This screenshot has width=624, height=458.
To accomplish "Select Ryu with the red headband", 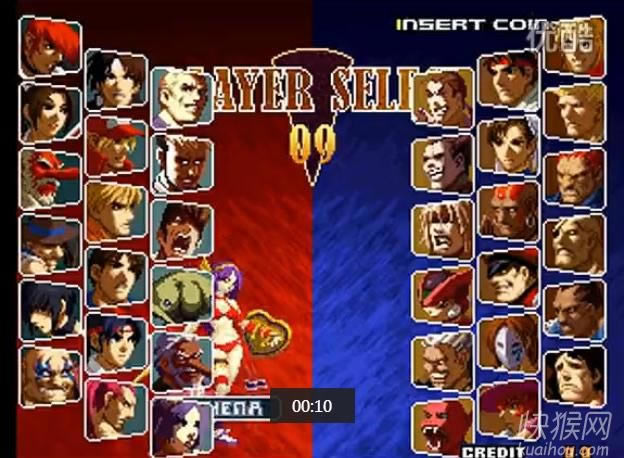I will (x=508, y=81).
